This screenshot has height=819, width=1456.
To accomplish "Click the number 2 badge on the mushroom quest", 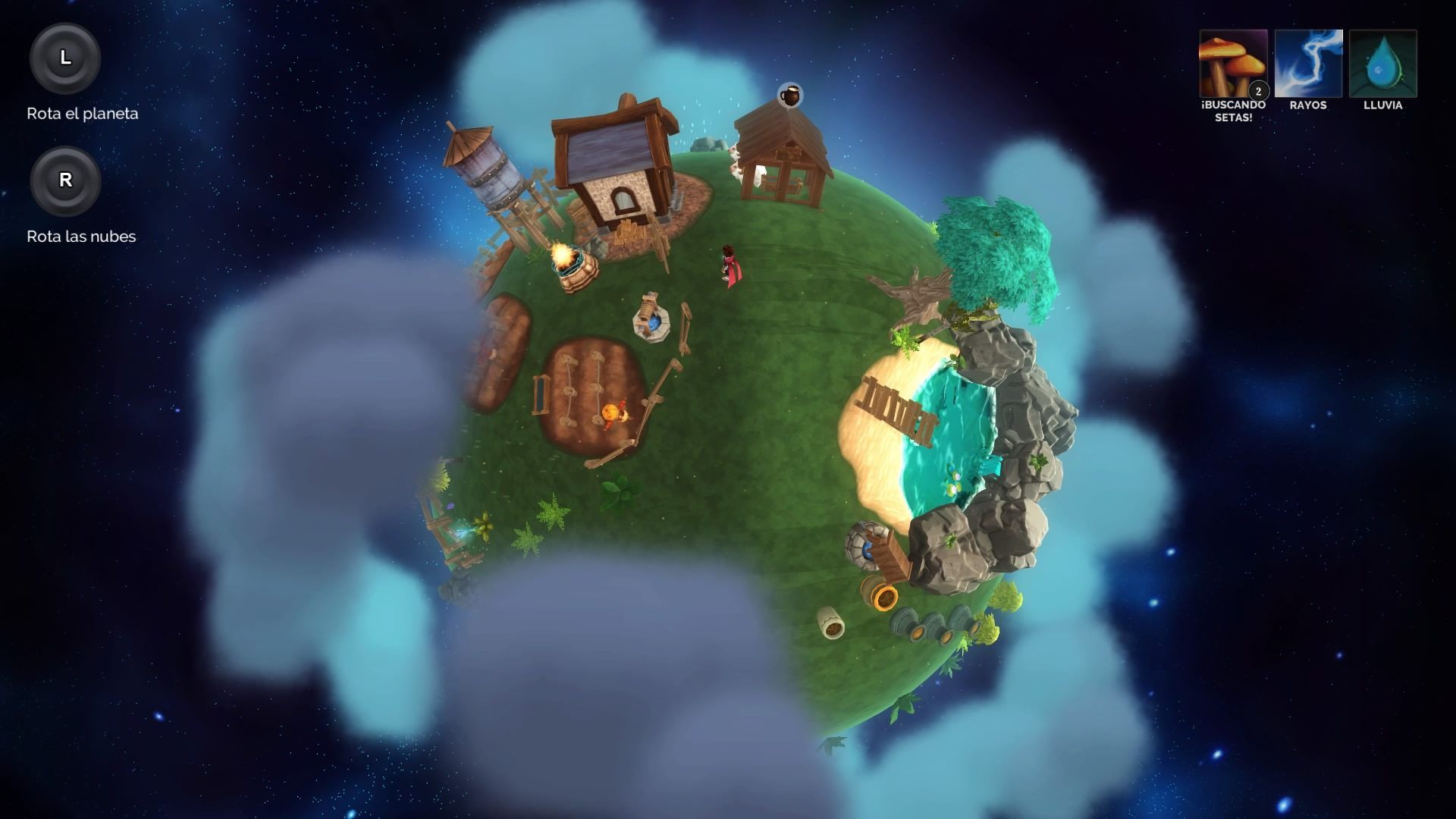I will tap(1259, 89).
